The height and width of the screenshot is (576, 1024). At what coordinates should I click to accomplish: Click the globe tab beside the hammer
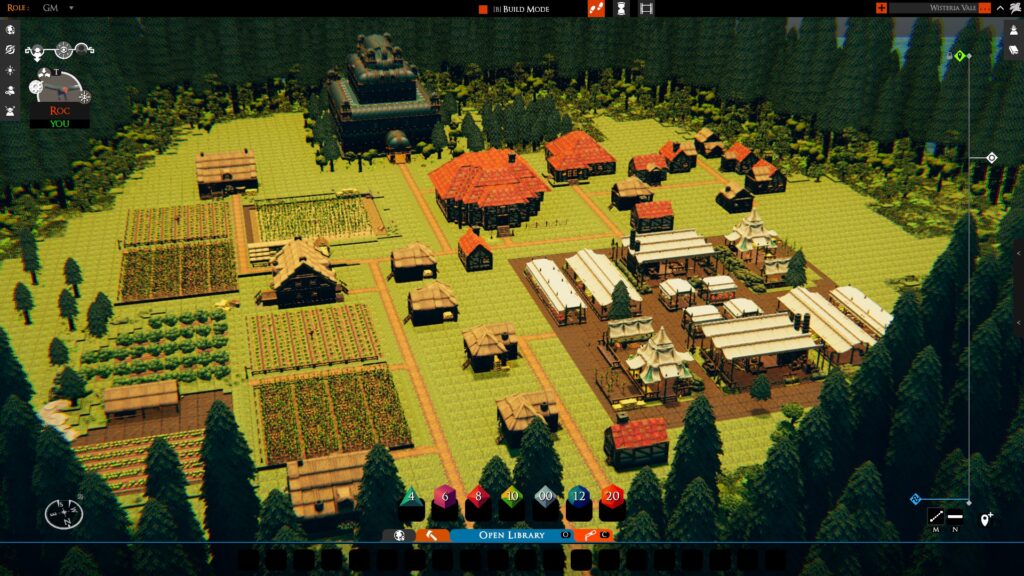[x=398, y=535]
